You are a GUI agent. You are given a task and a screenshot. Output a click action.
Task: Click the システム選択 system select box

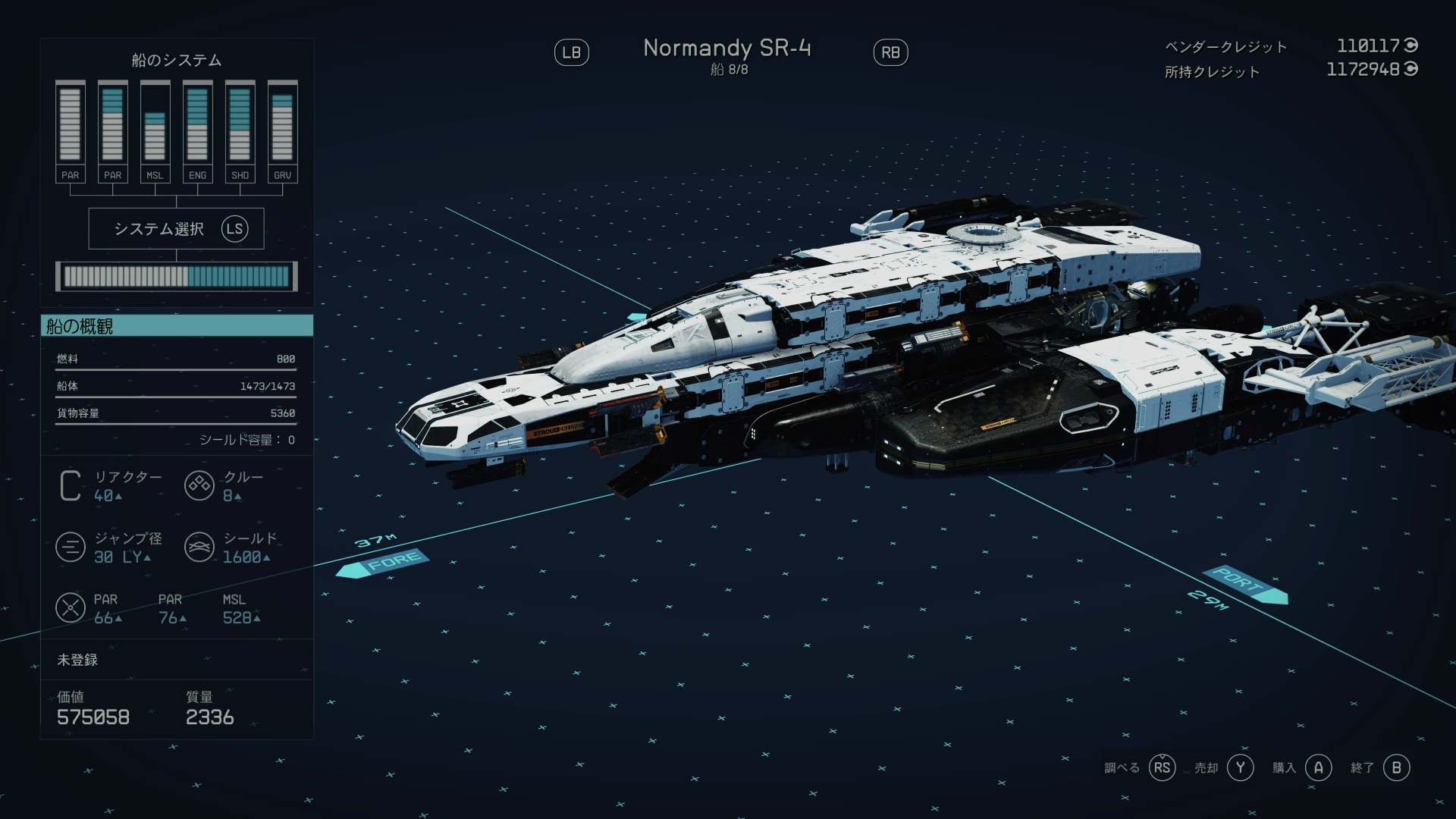[176, 228]
